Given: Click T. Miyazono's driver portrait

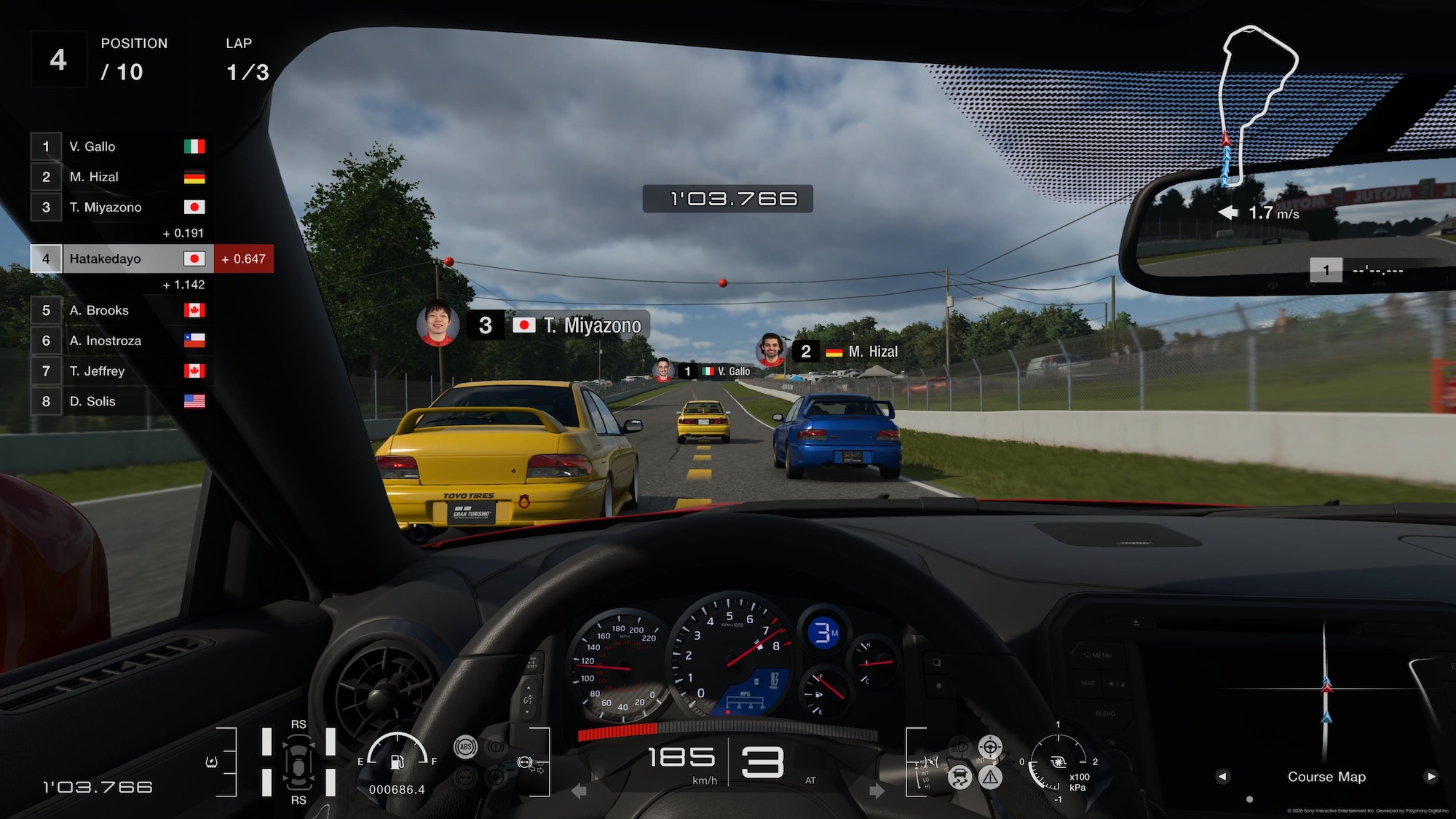Looking at the screenshot, I should tap(437, 325).
